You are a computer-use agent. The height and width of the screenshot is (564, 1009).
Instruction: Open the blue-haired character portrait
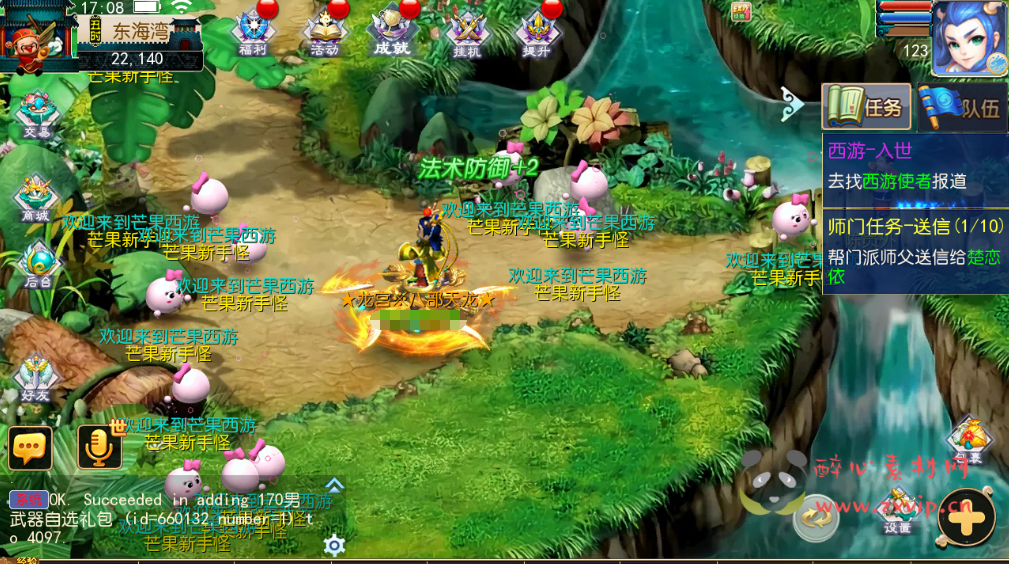click(969, 37)
